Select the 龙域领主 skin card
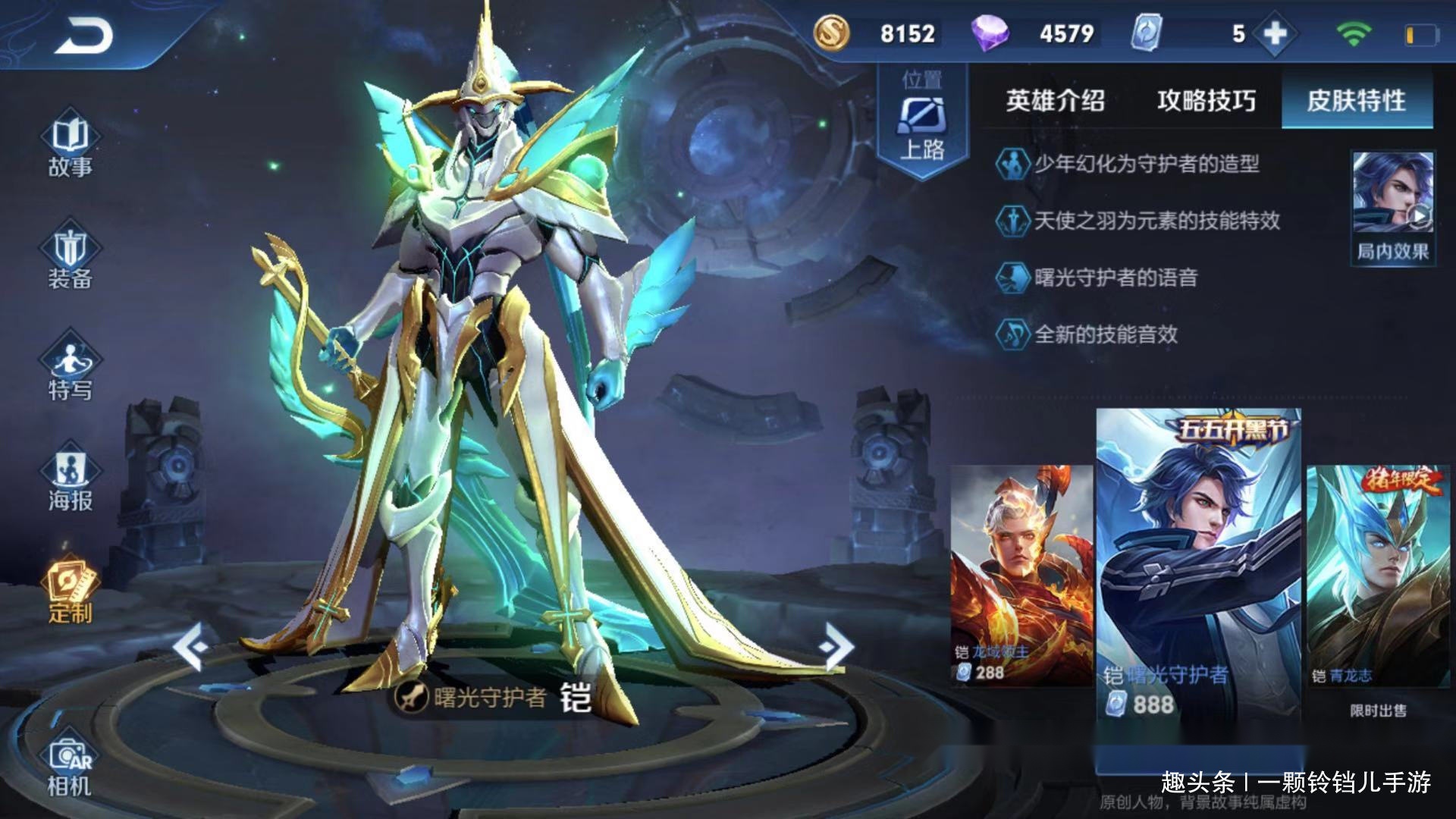 point(1021,575)
